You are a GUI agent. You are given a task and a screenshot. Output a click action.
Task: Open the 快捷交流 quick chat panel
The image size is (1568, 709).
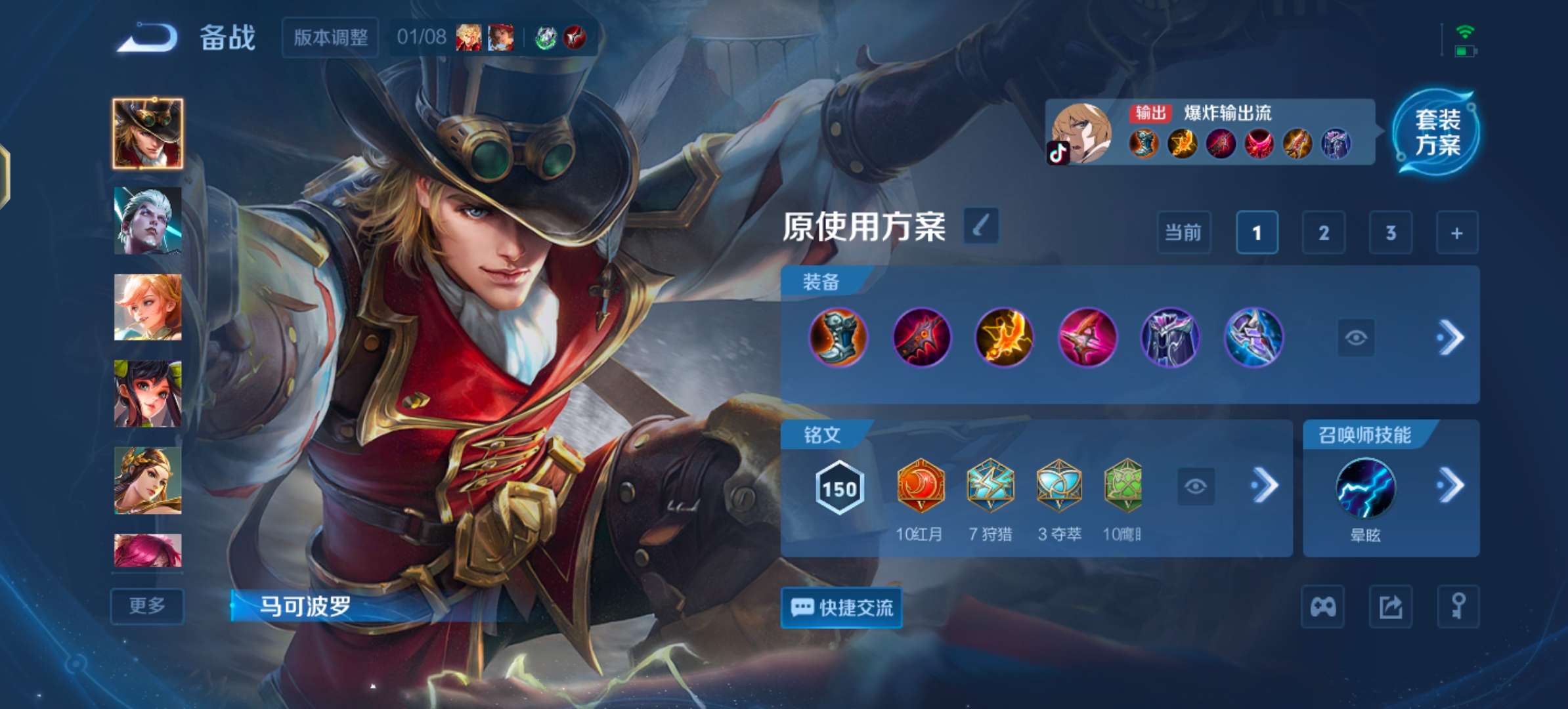(x=841, y=608)
